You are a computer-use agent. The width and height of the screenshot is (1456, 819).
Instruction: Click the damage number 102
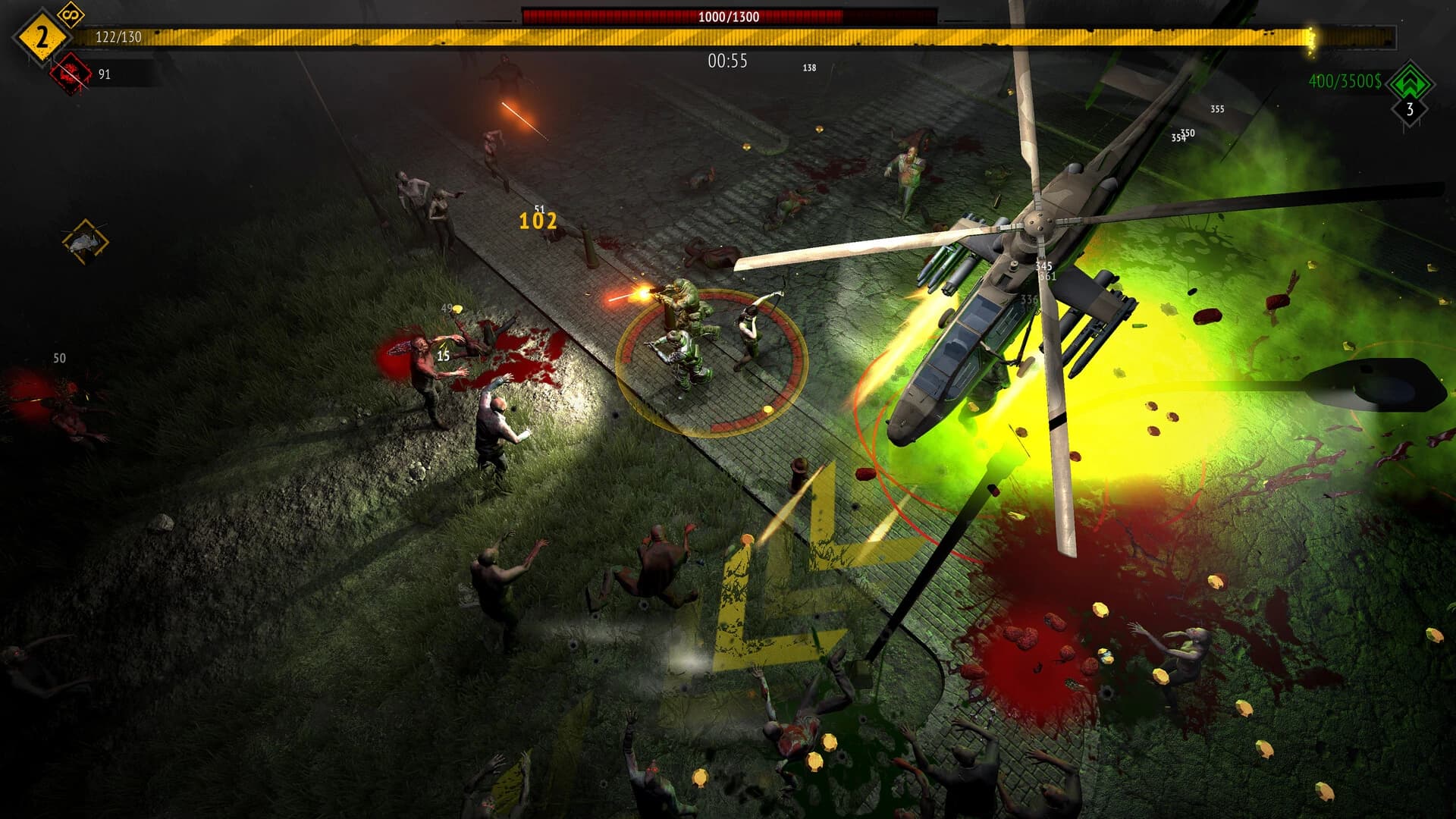click(x=539, y=223)
